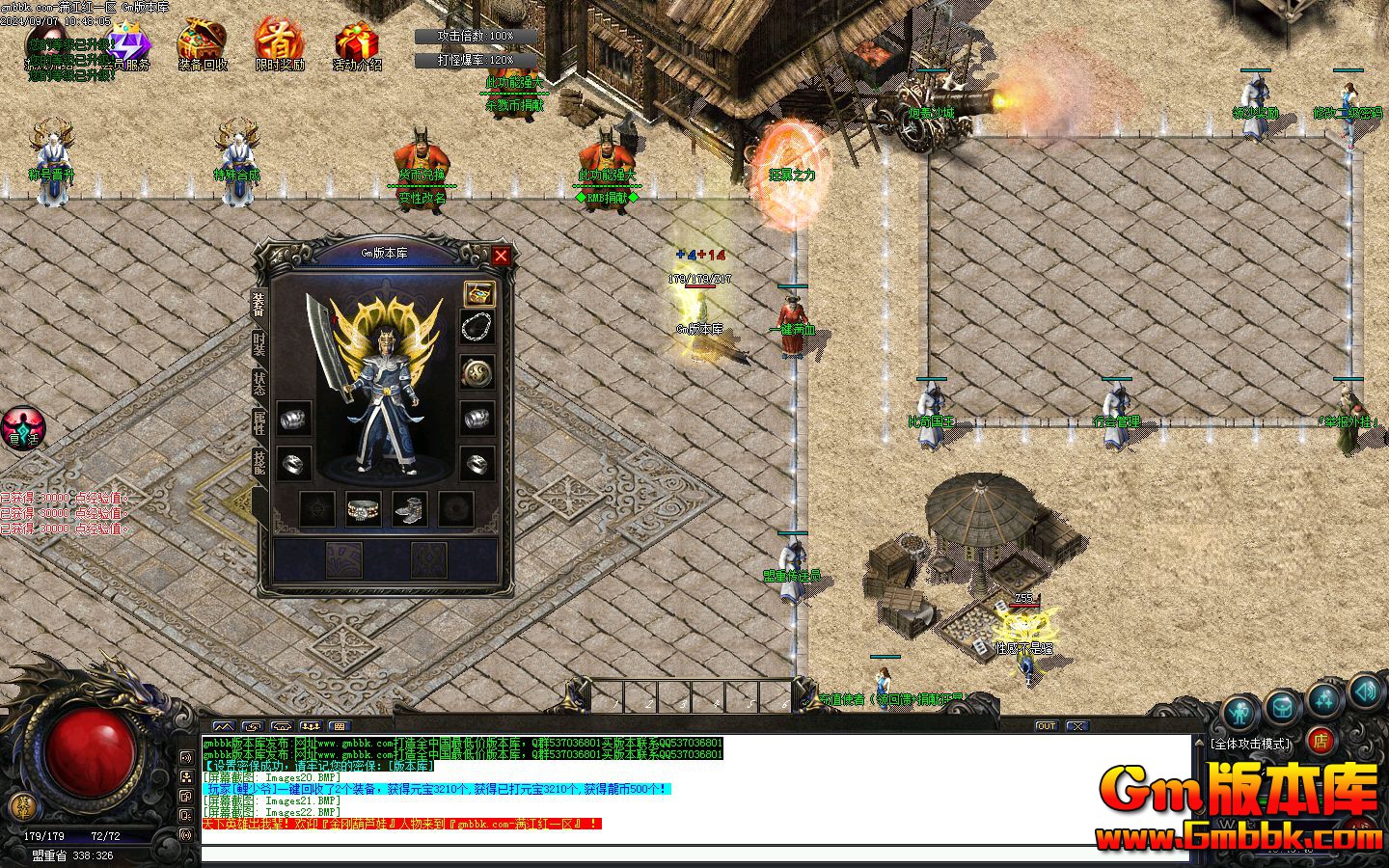
Task: Open the 状态 (status) tab
Action: [259, 383]
